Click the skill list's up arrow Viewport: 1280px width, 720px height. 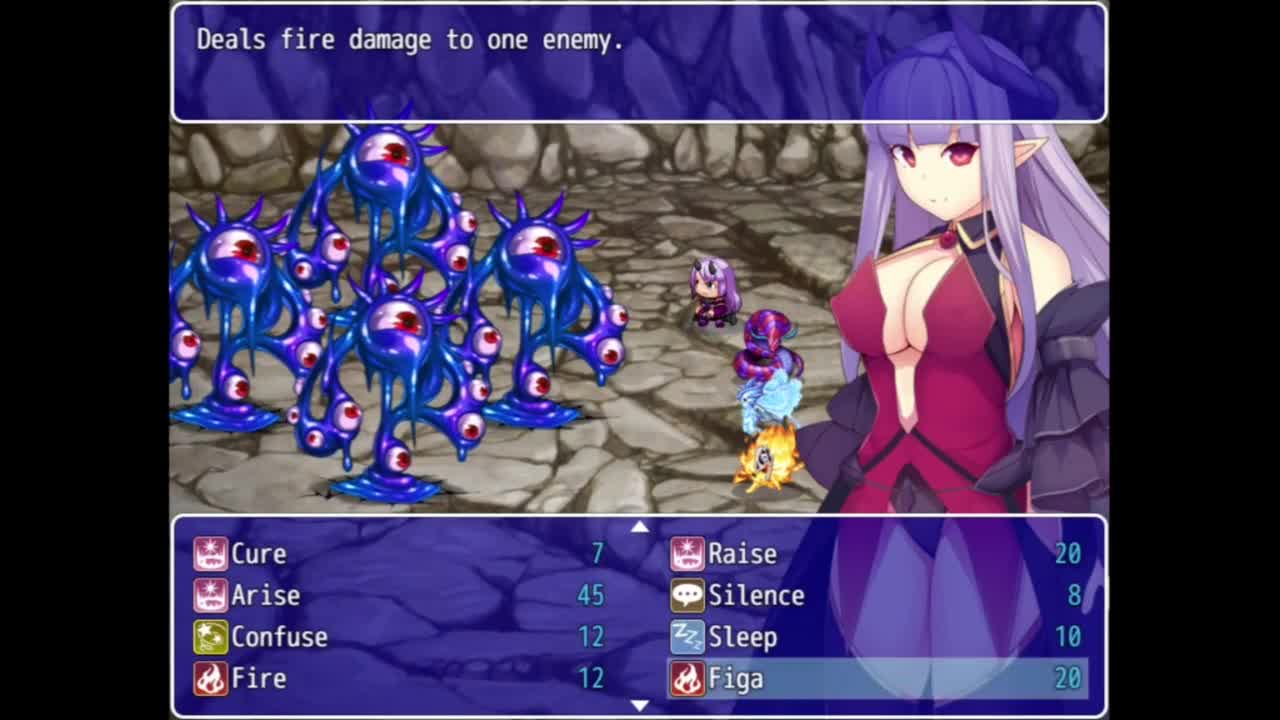pos(640,527)
